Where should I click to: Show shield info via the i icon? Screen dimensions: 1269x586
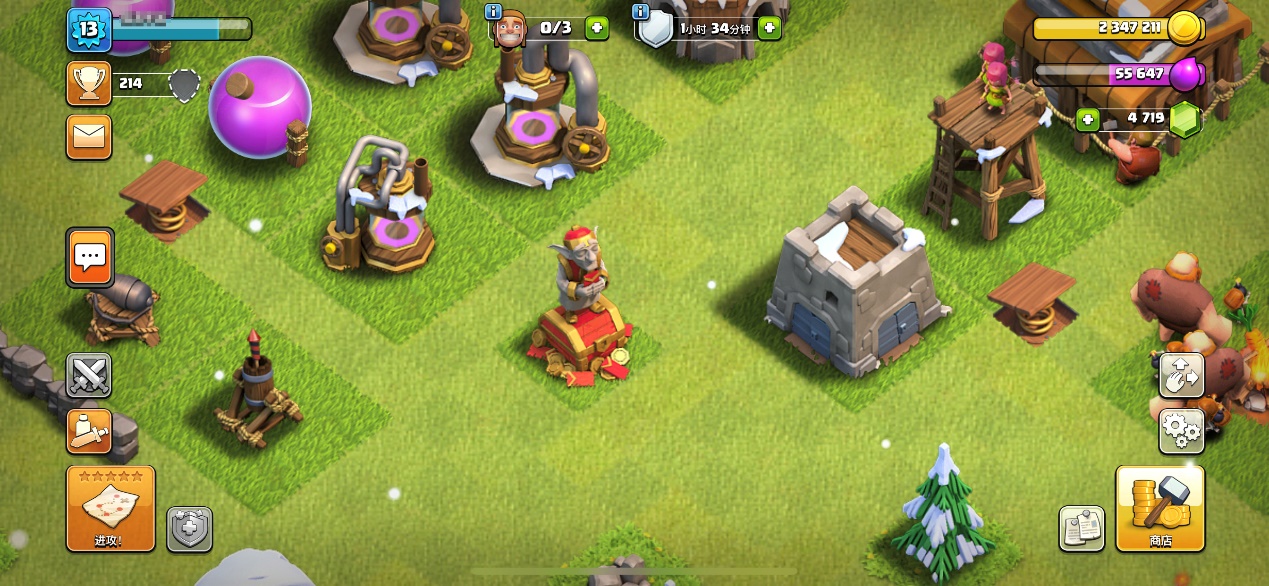click(x=641, y=11)
